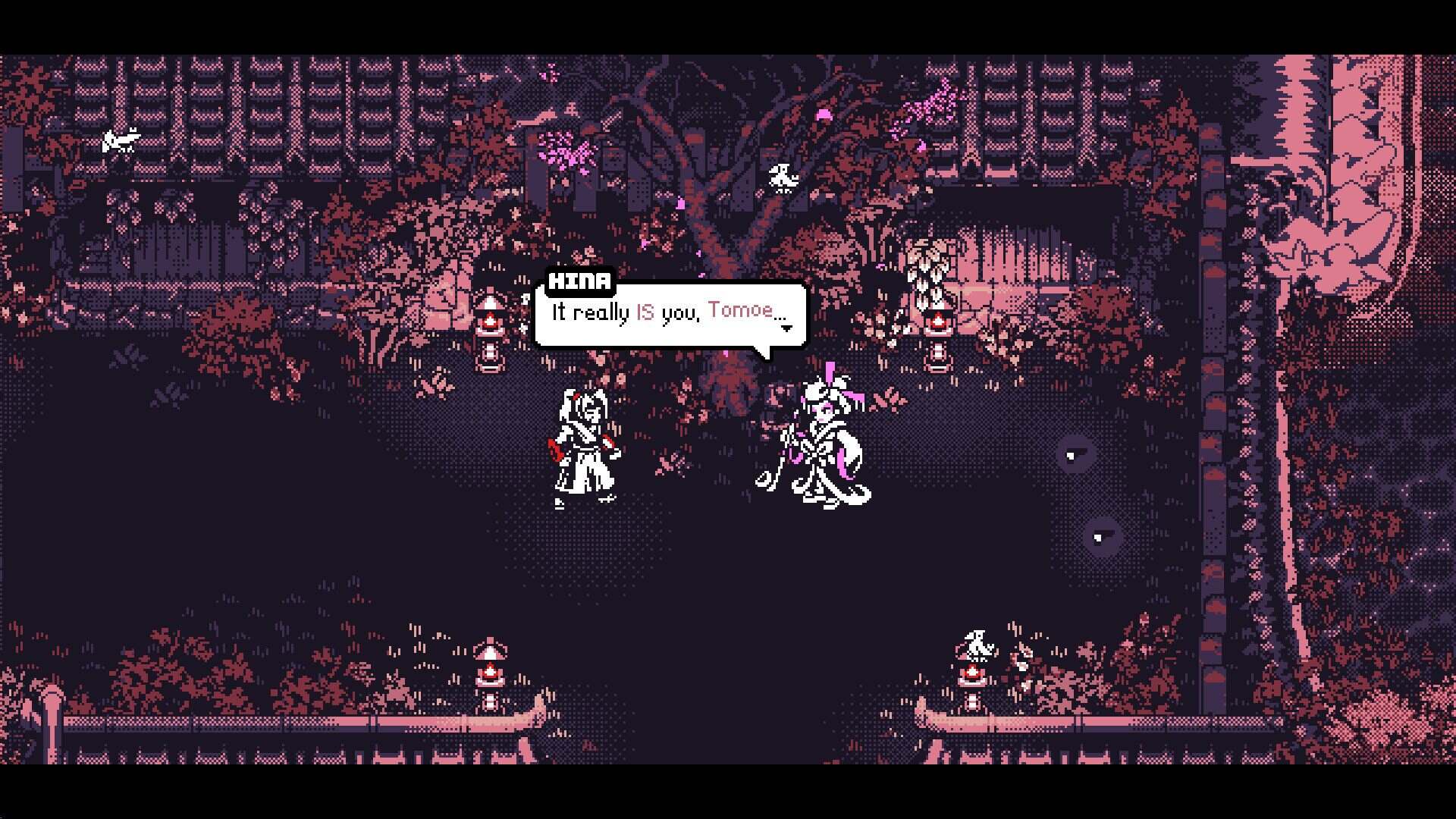Select the fox sprite on the rooftop

point(121,140)
